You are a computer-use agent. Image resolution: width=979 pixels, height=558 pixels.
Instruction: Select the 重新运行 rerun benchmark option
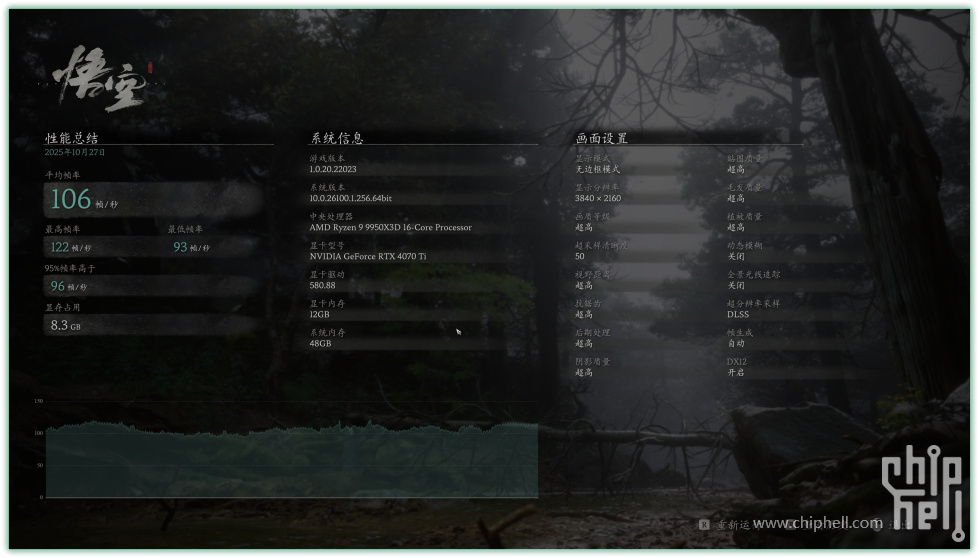[727, 524]
